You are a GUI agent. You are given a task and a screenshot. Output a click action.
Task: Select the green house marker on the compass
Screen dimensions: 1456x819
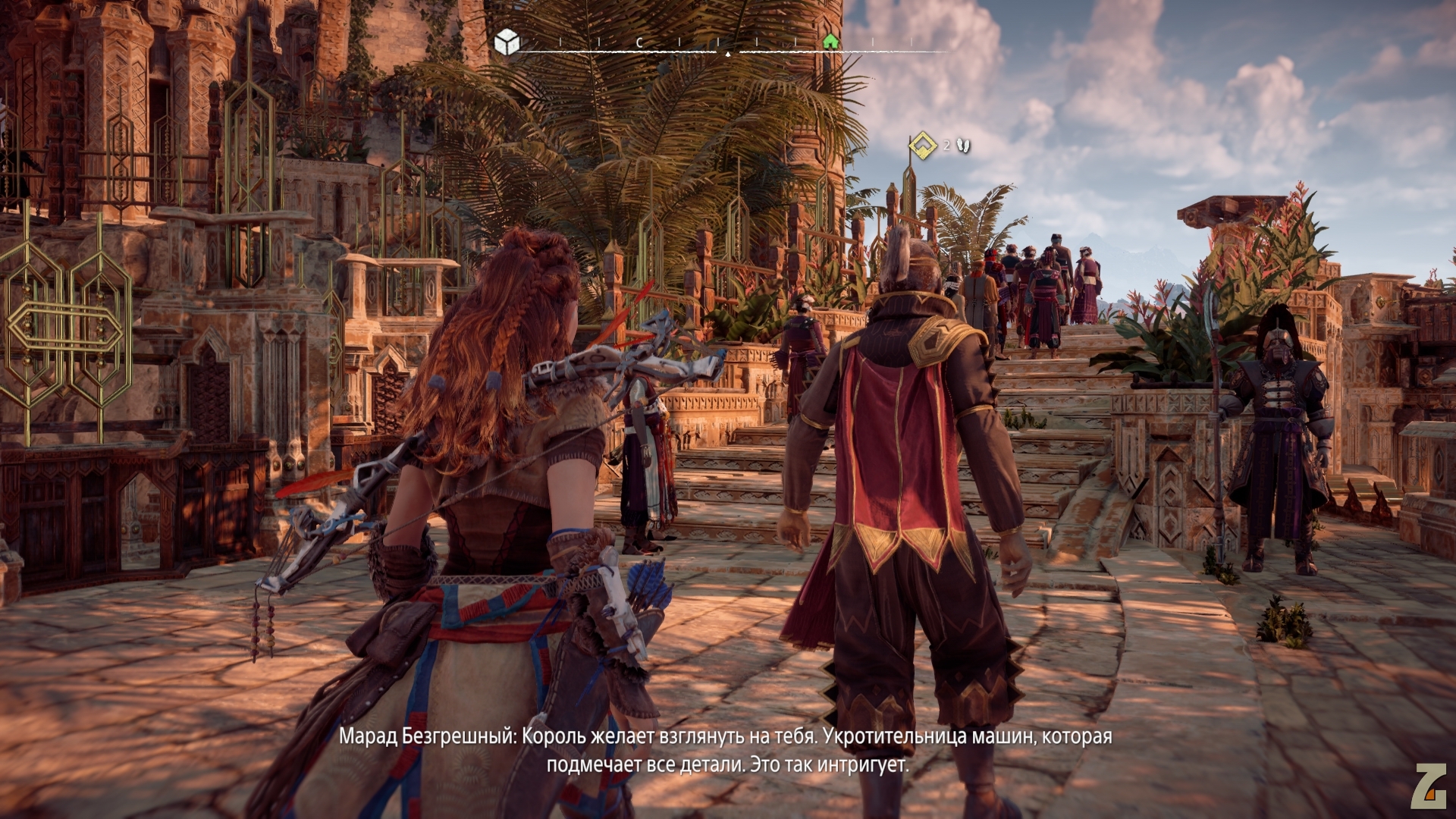pos(830,41)
